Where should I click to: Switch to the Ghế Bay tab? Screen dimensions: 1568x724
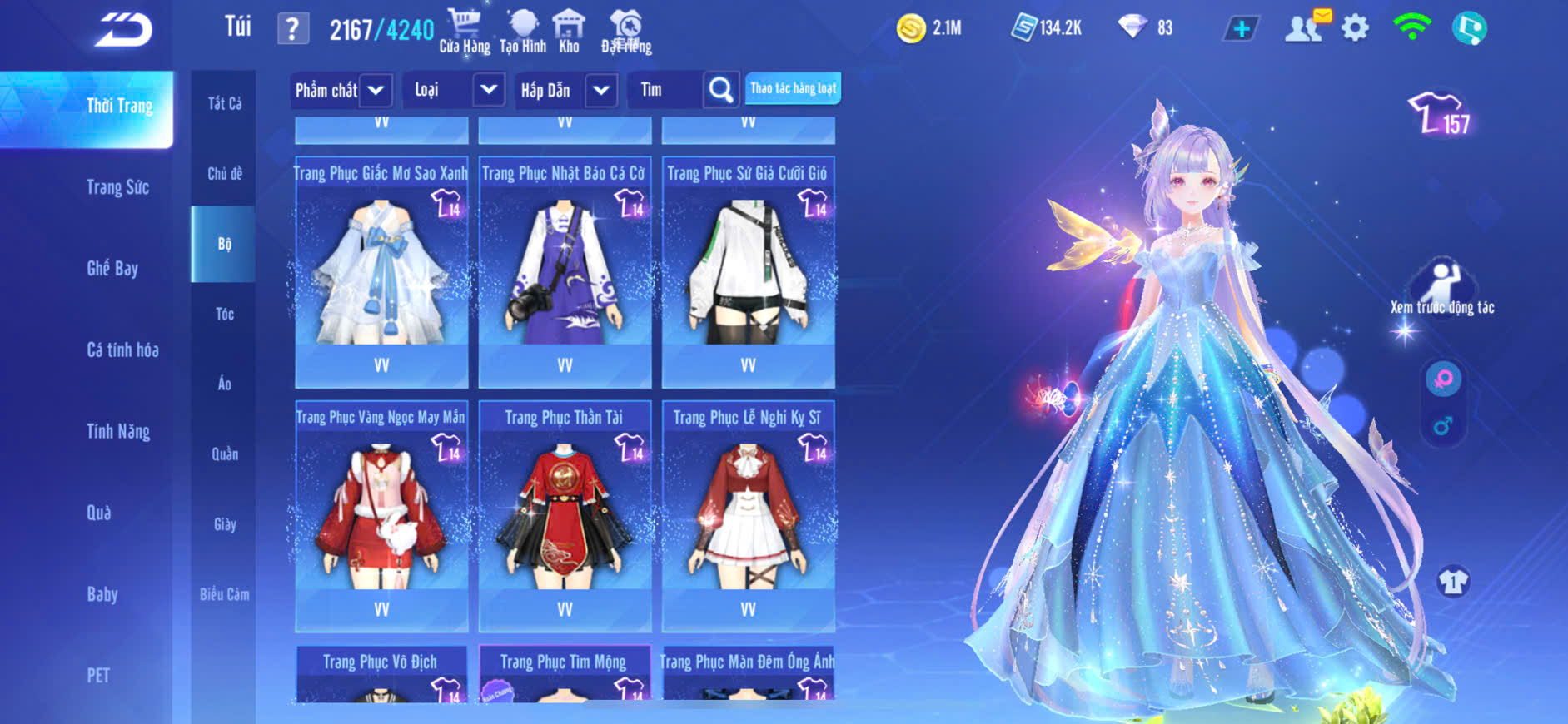pyautogui.click(x=112, y=268)
